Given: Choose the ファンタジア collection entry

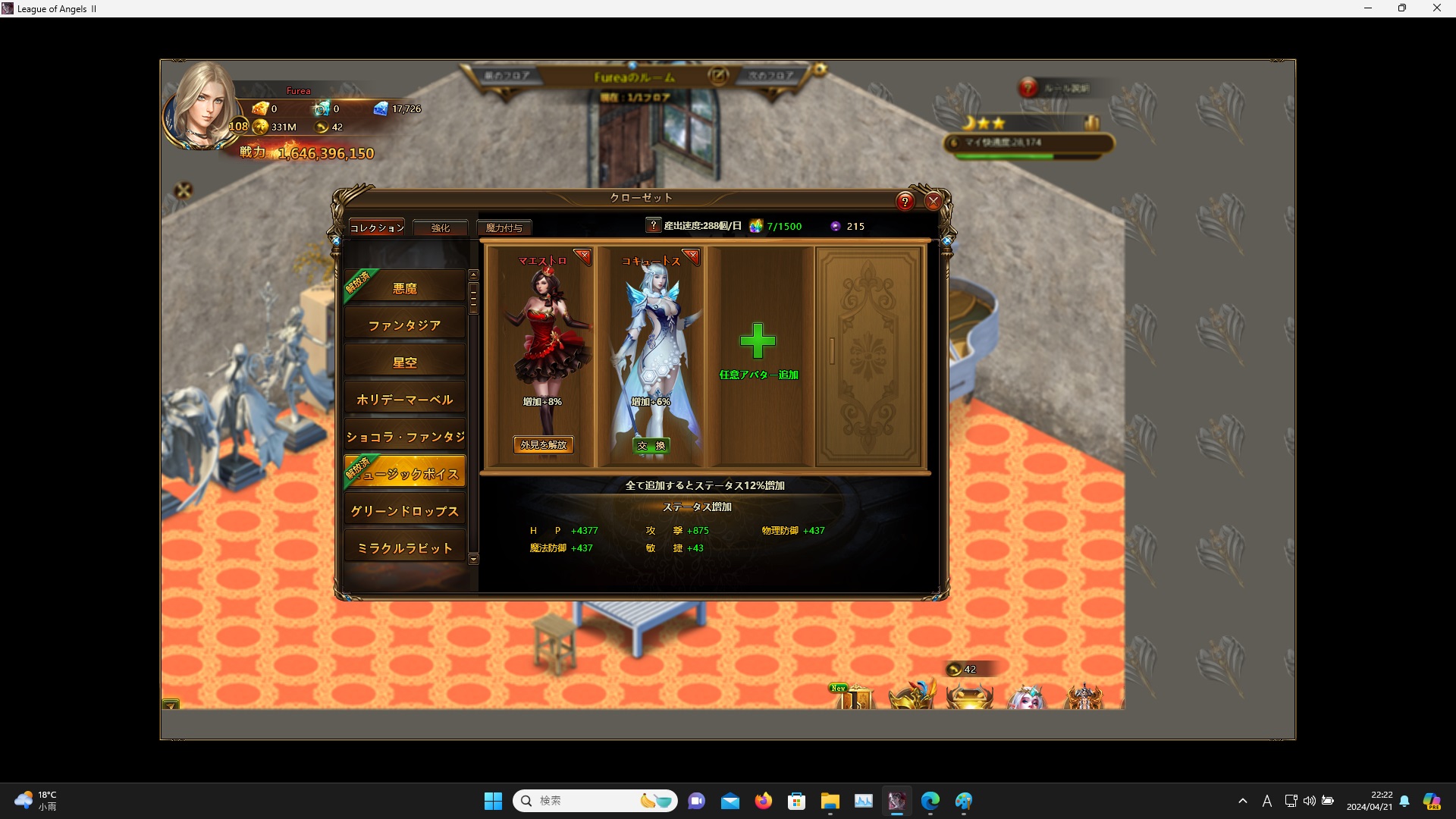Looking at the screenshot, I should pyautogui.click(x=405, y=325).
